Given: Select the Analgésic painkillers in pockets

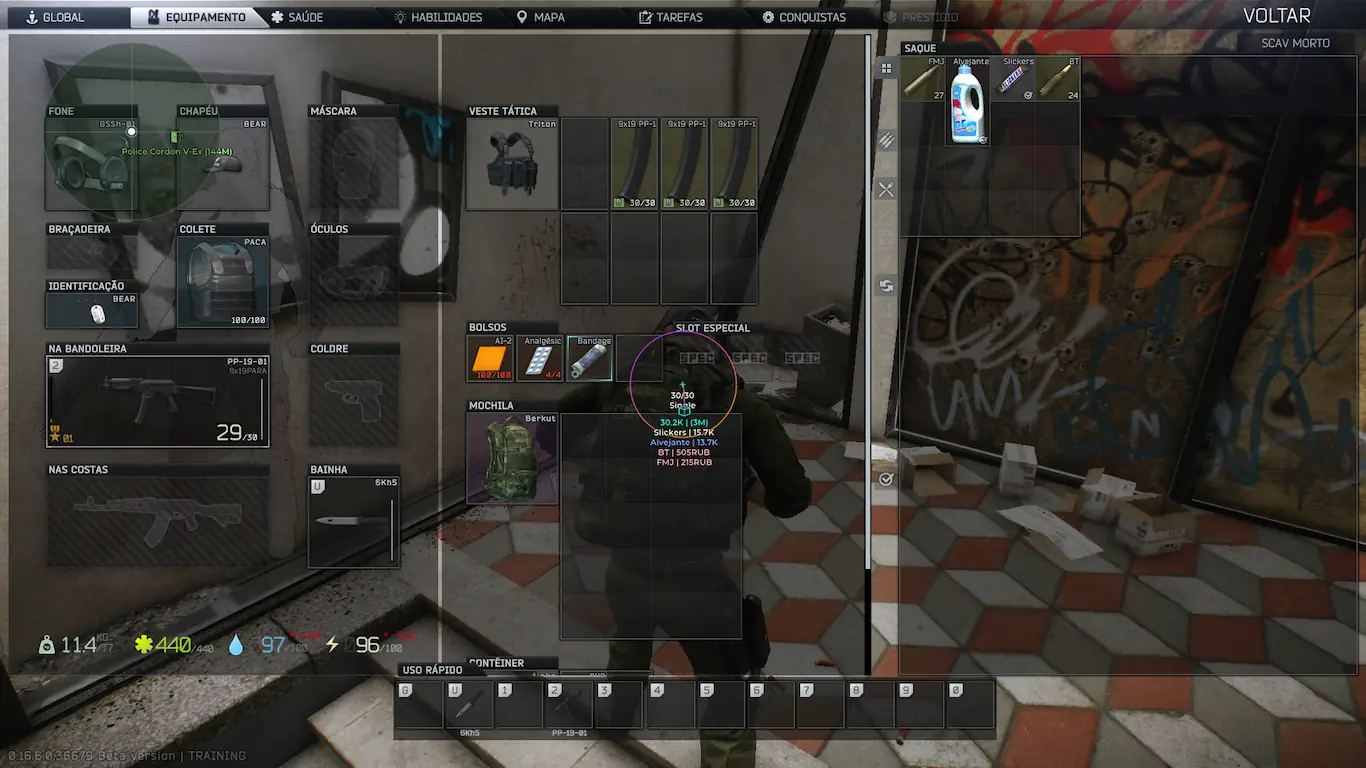Looking at the screenshot, I should coord(540,359).
